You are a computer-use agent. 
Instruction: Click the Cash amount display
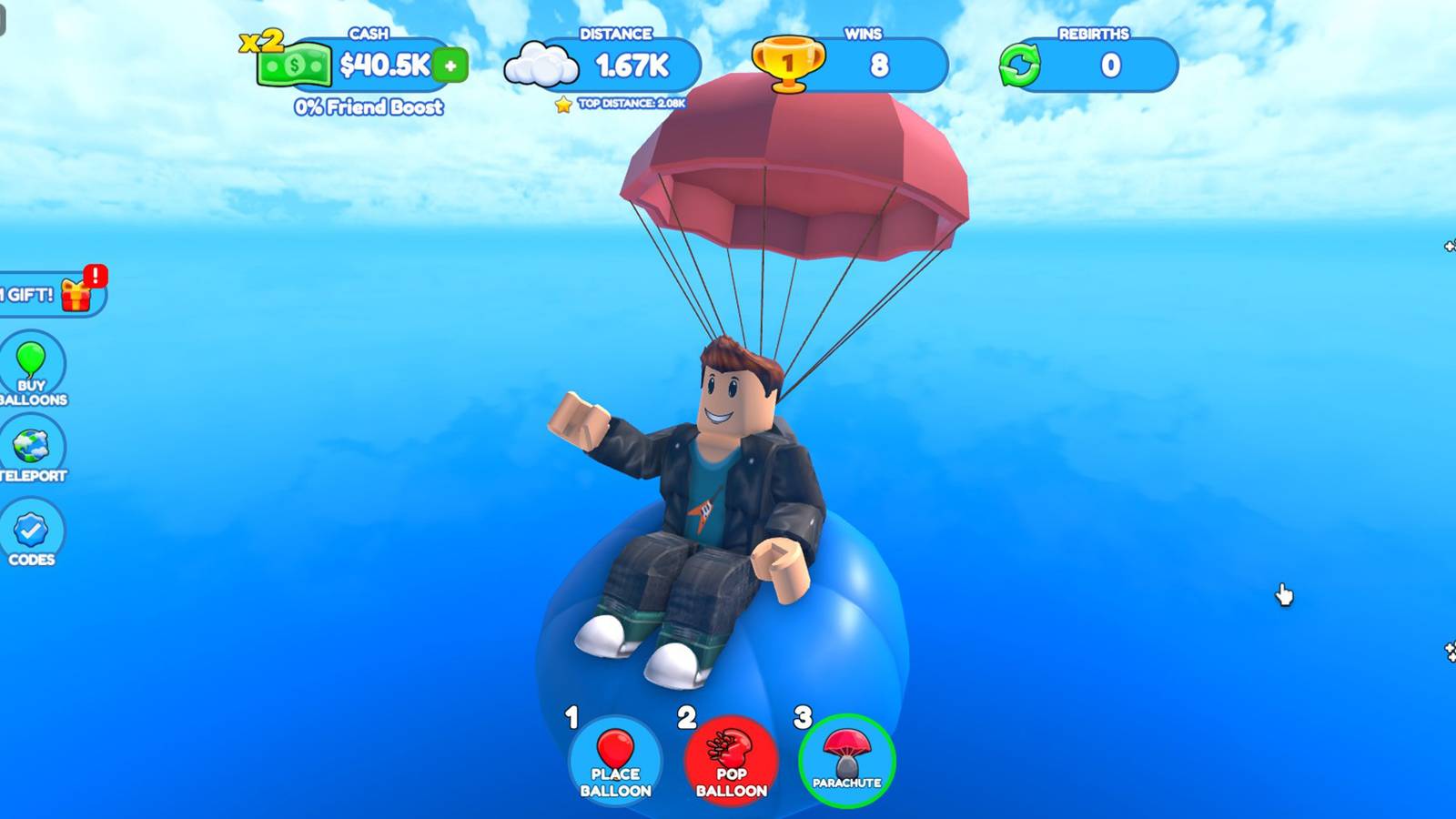382,66
